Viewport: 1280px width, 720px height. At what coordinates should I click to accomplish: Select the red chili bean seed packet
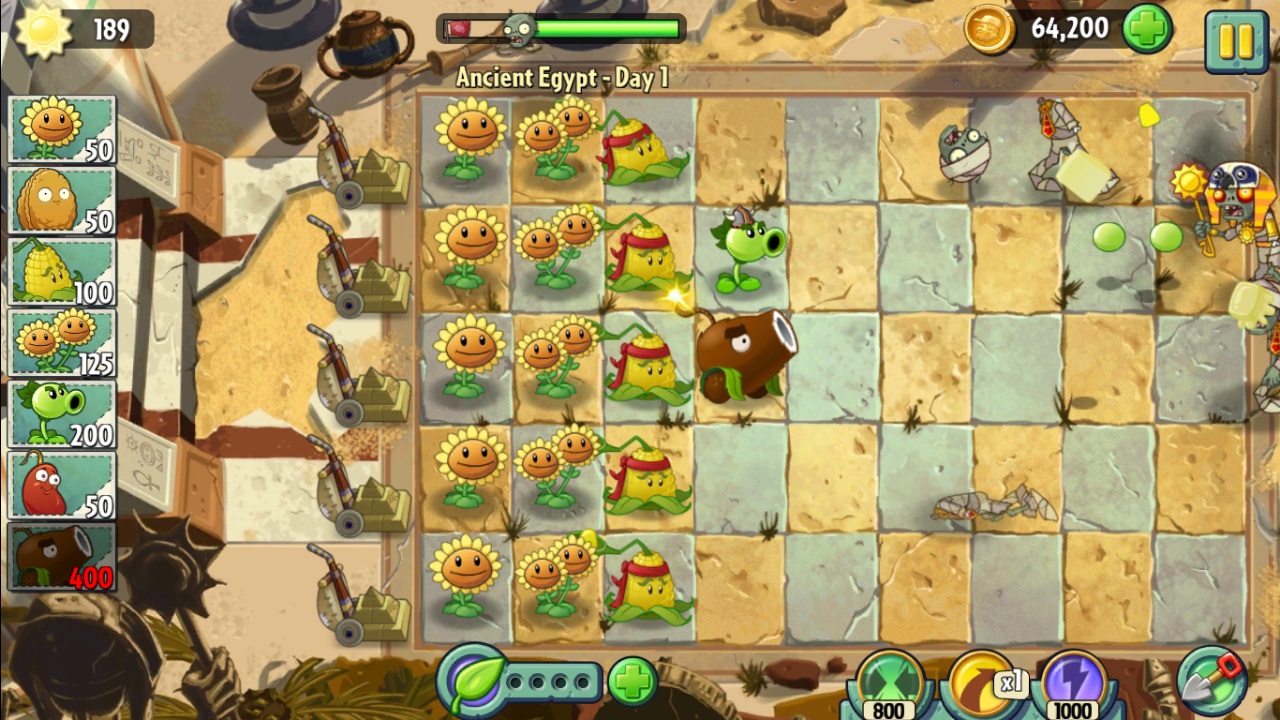pos(62,485)
